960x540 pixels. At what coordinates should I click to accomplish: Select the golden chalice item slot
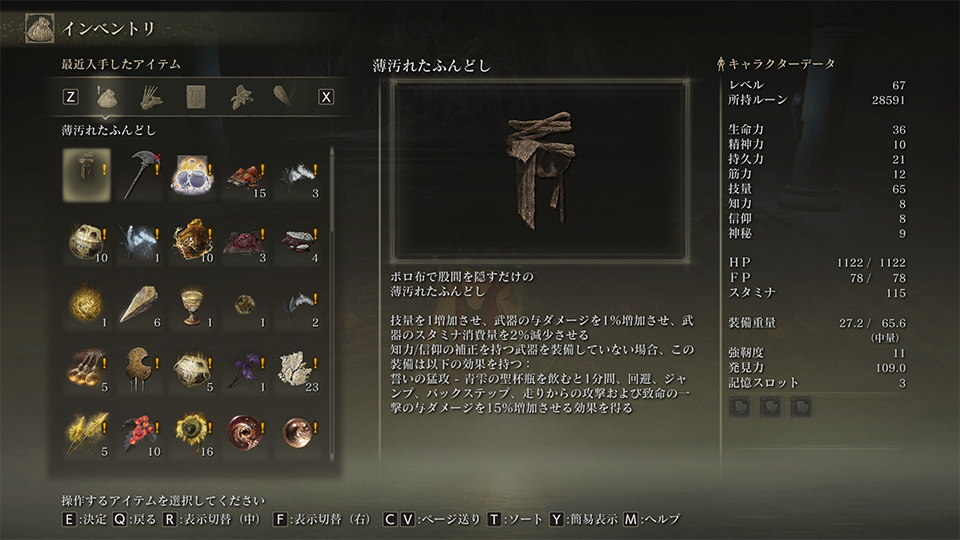coord(191,304)
